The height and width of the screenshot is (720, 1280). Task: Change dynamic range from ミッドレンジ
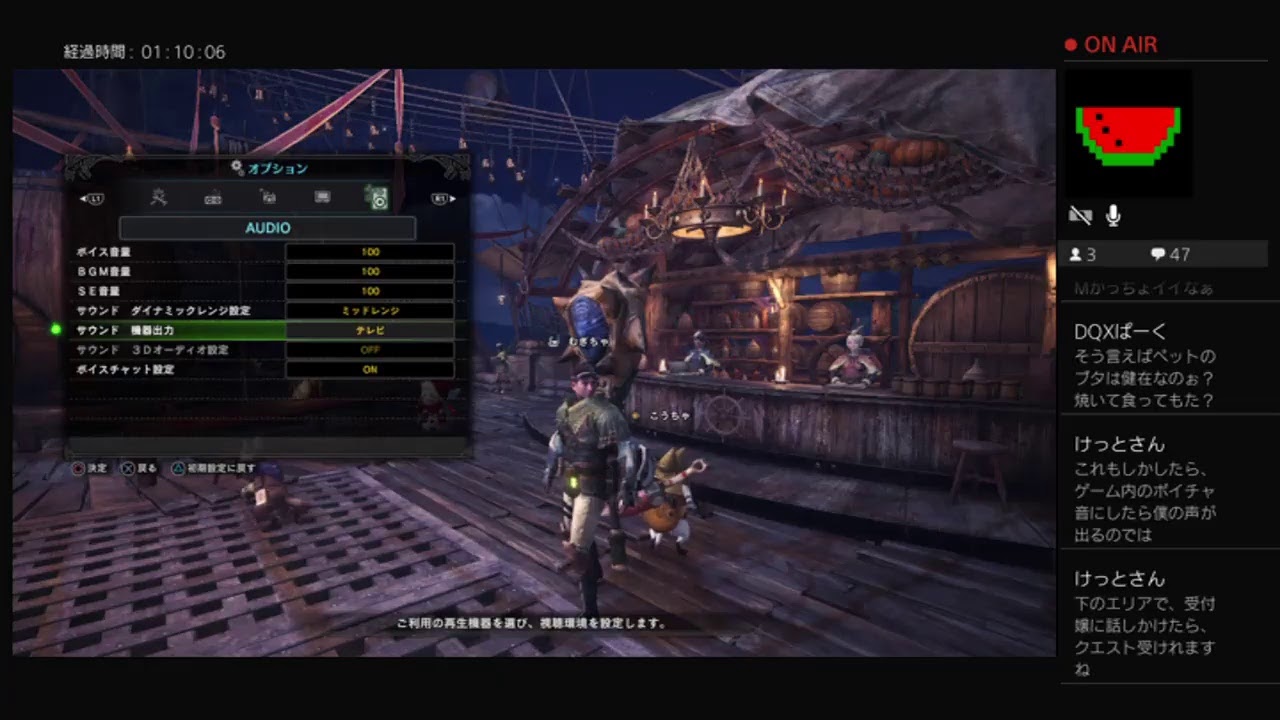(x=370, y=311)
